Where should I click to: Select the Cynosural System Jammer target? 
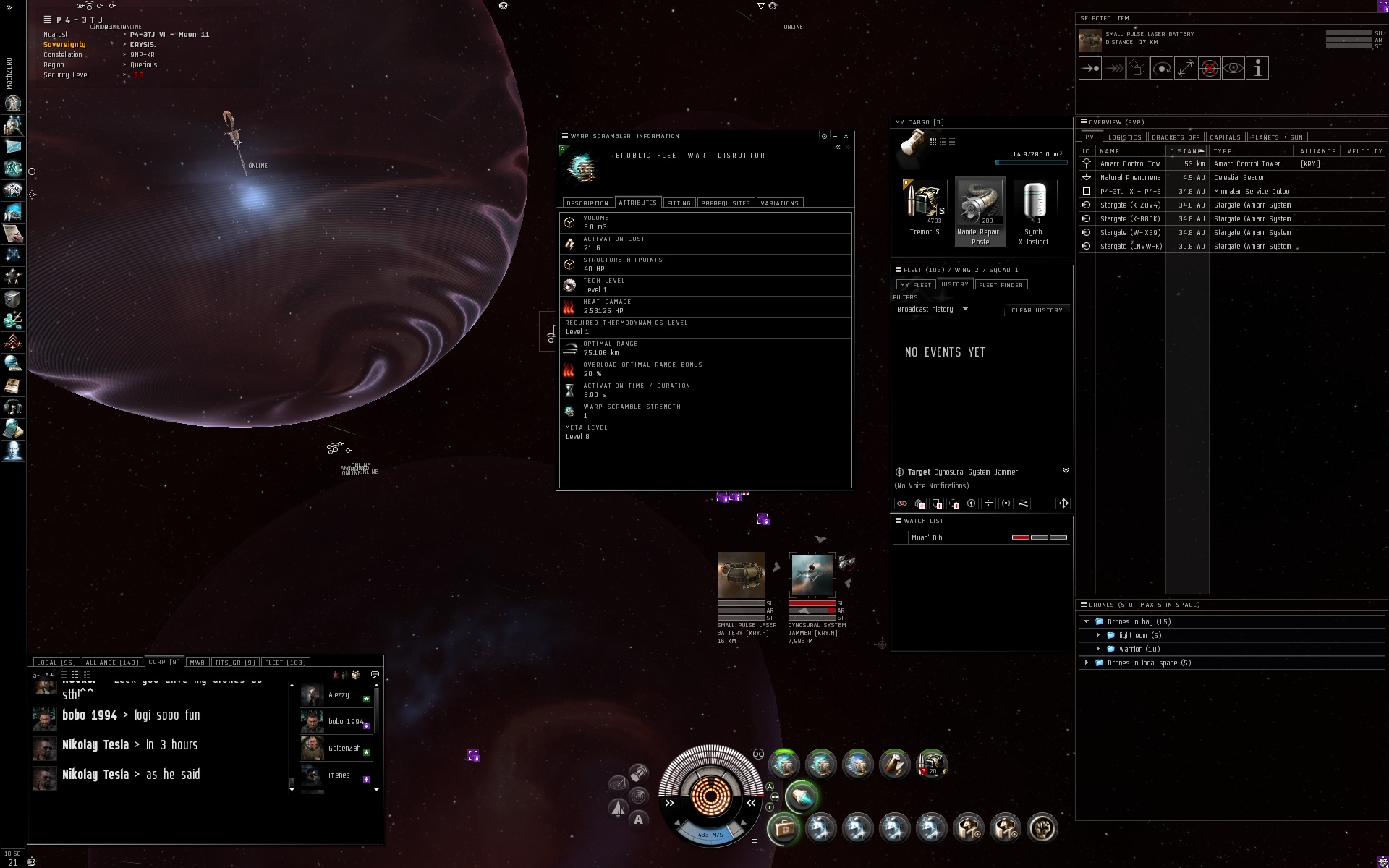point(812,575)
